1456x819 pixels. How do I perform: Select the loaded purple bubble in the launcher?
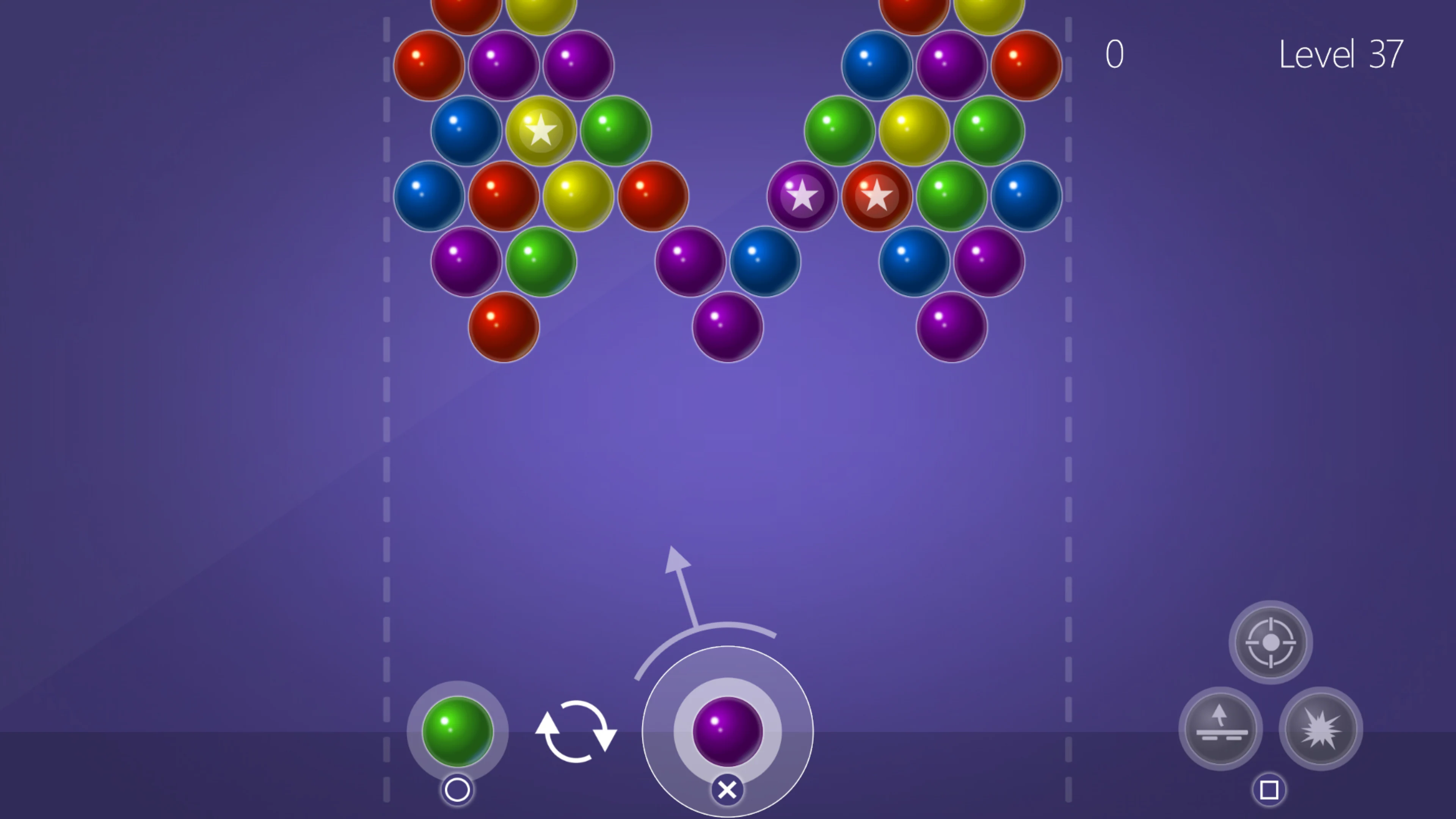[x=727, y=732]
